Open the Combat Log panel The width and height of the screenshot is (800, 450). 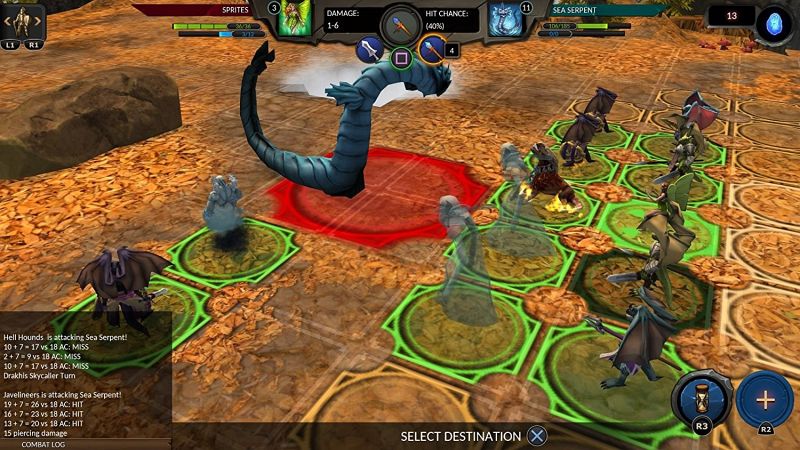click(43, 443)
